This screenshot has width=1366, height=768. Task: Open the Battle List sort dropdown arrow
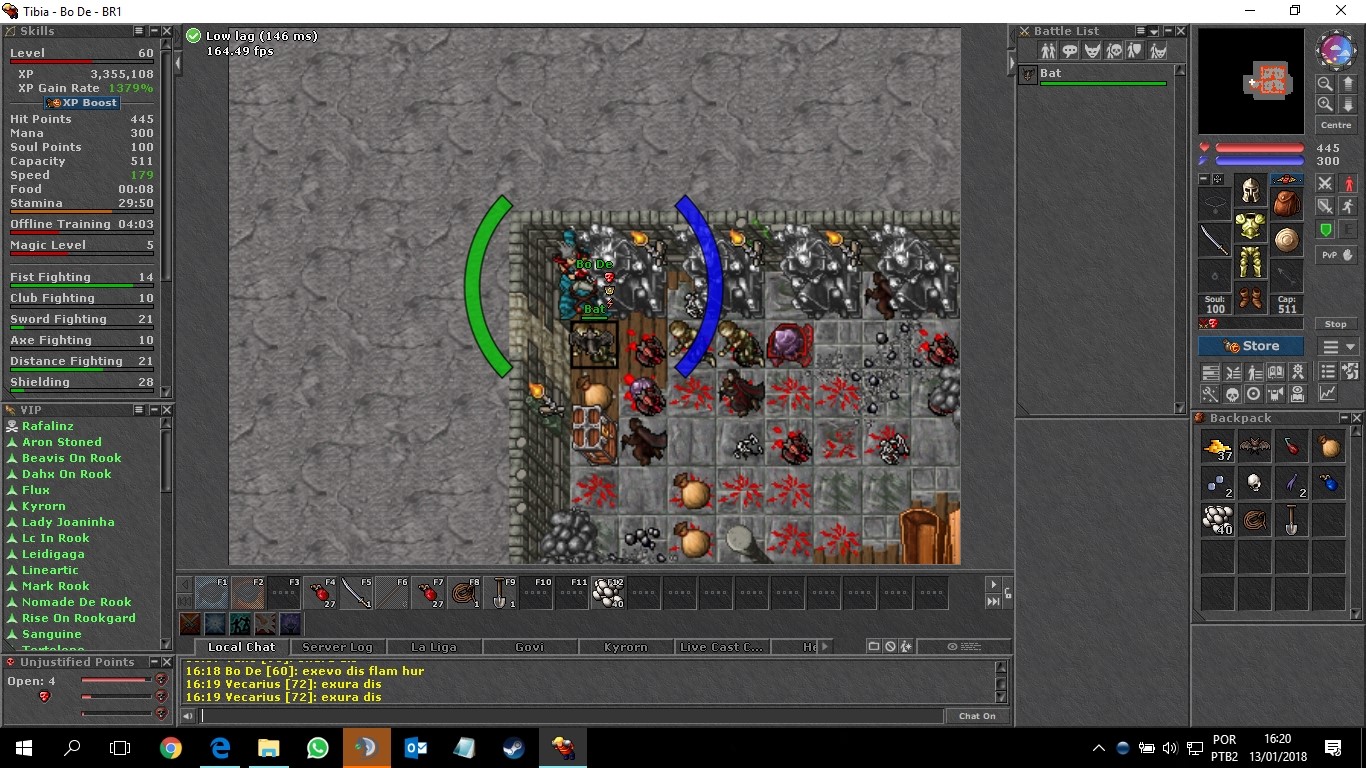[1154, 32]
